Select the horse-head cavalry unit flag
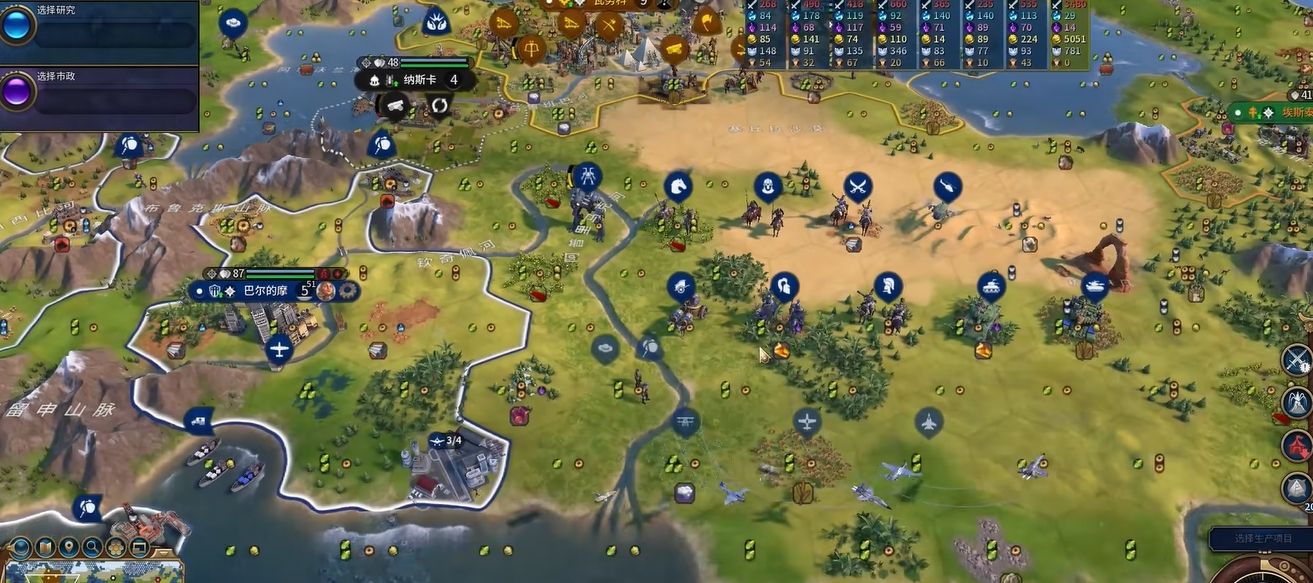The image size is (1313, 583). 678,185
